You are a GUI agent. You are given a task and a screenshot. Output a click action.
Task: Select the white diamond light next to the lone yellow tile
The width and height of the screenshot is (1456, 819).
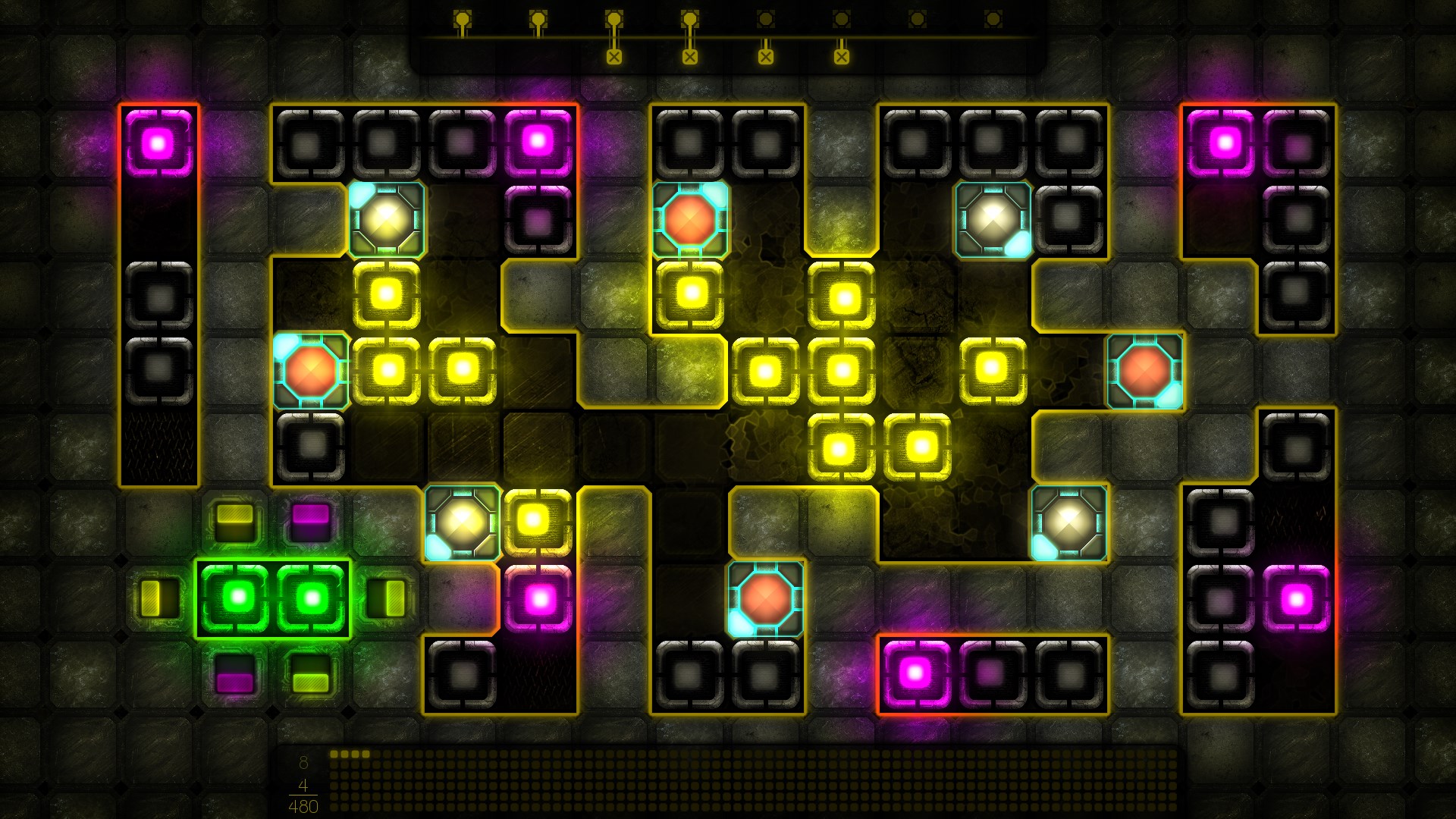461,523
